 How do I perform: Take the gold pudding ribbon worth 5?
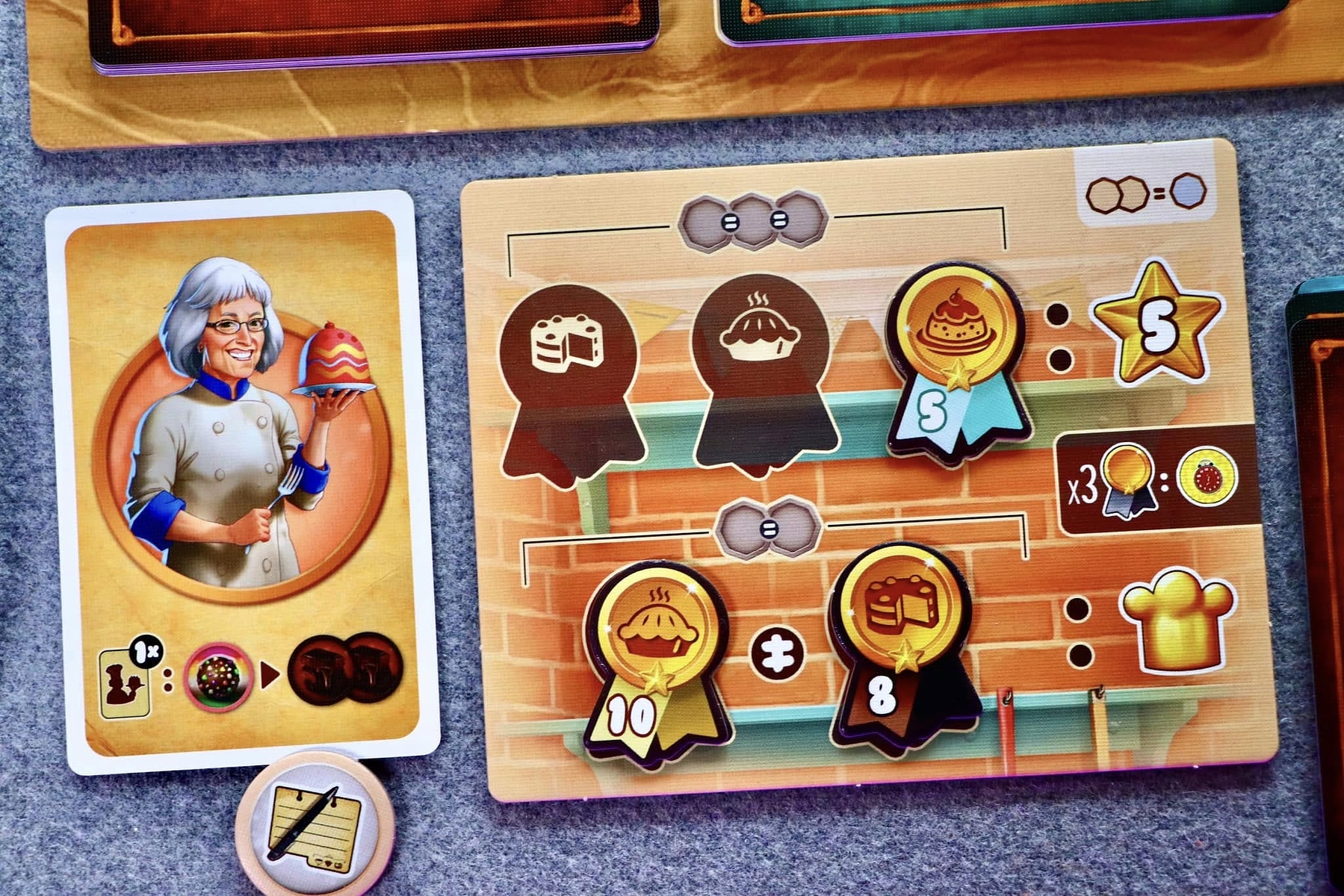click(955, 358)
